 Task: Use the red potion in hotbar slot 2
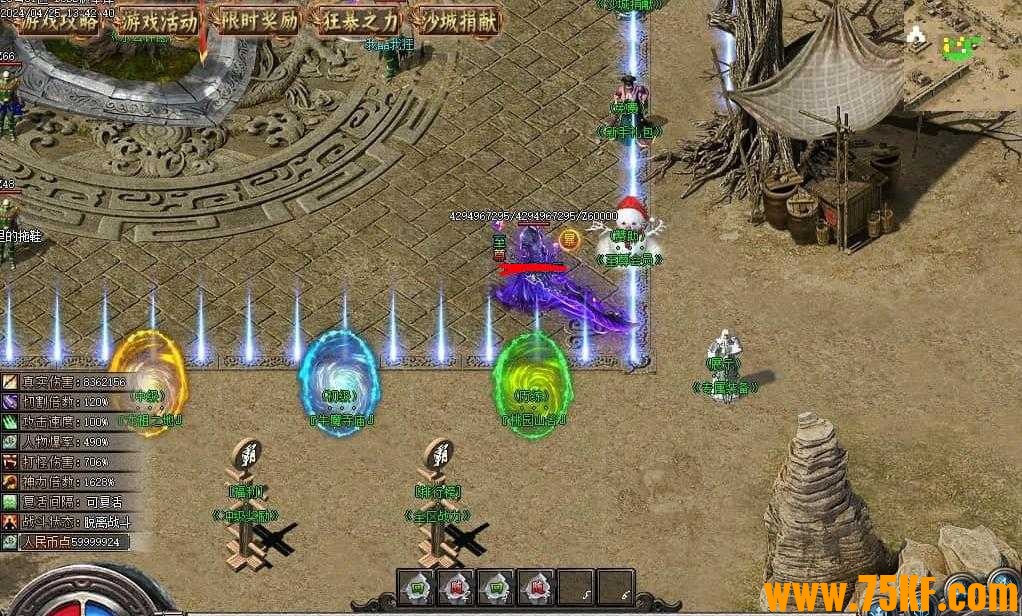coord(455,587)
